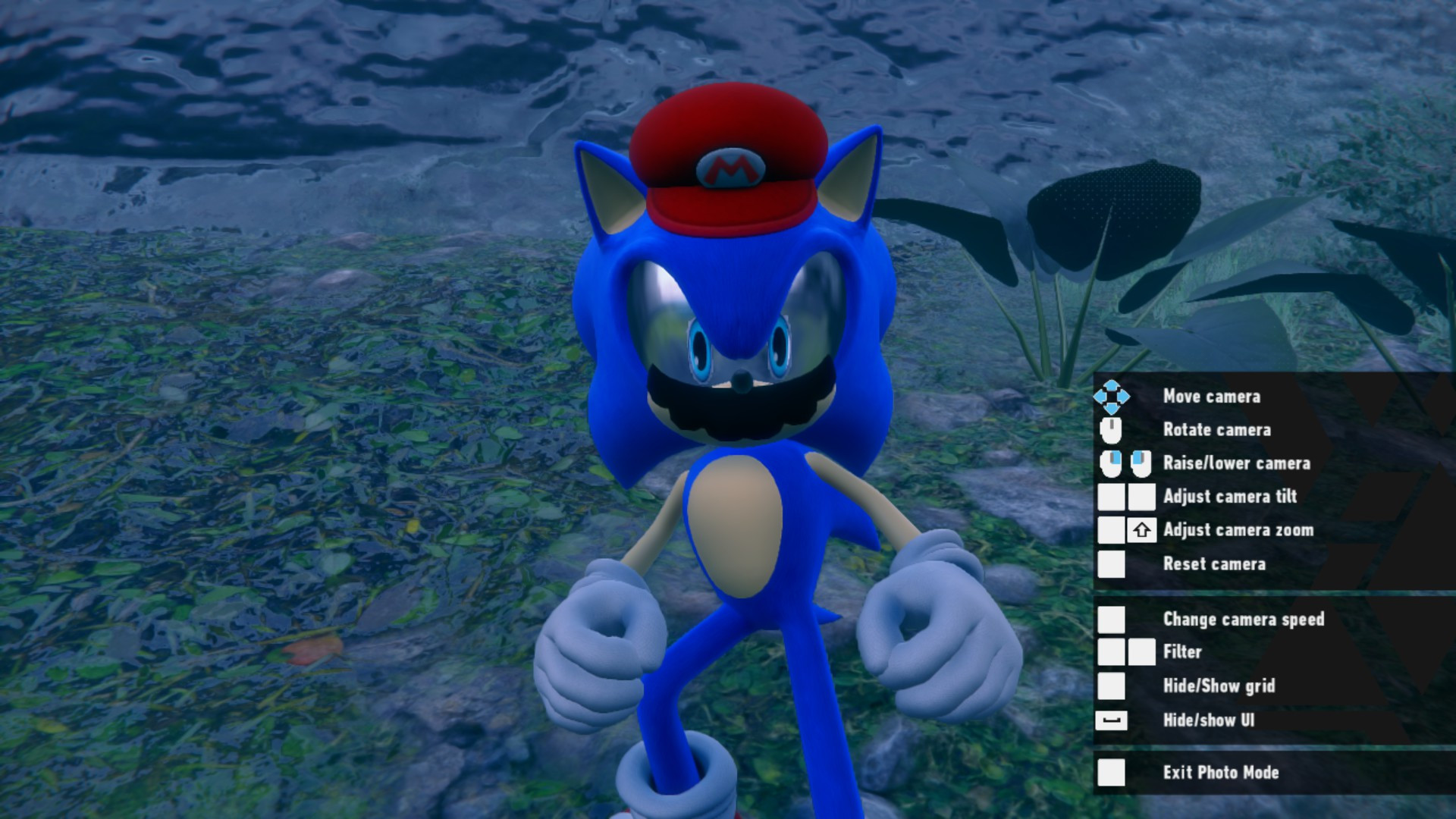Click the Change camera speed key slot

[1110, 620]
